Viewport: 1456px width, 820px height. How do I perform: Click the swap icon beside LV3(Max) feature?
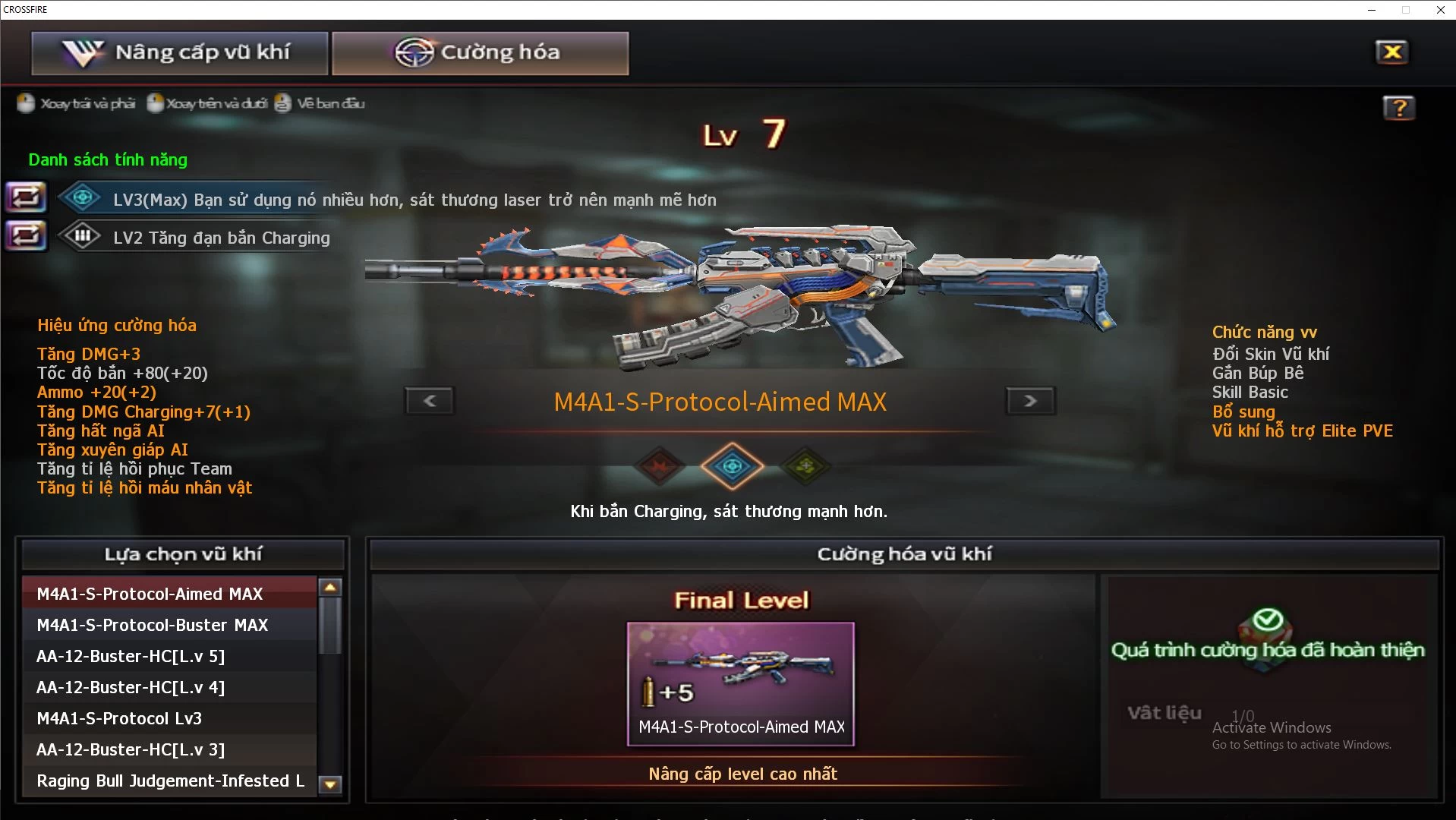(x=26, y=197)
